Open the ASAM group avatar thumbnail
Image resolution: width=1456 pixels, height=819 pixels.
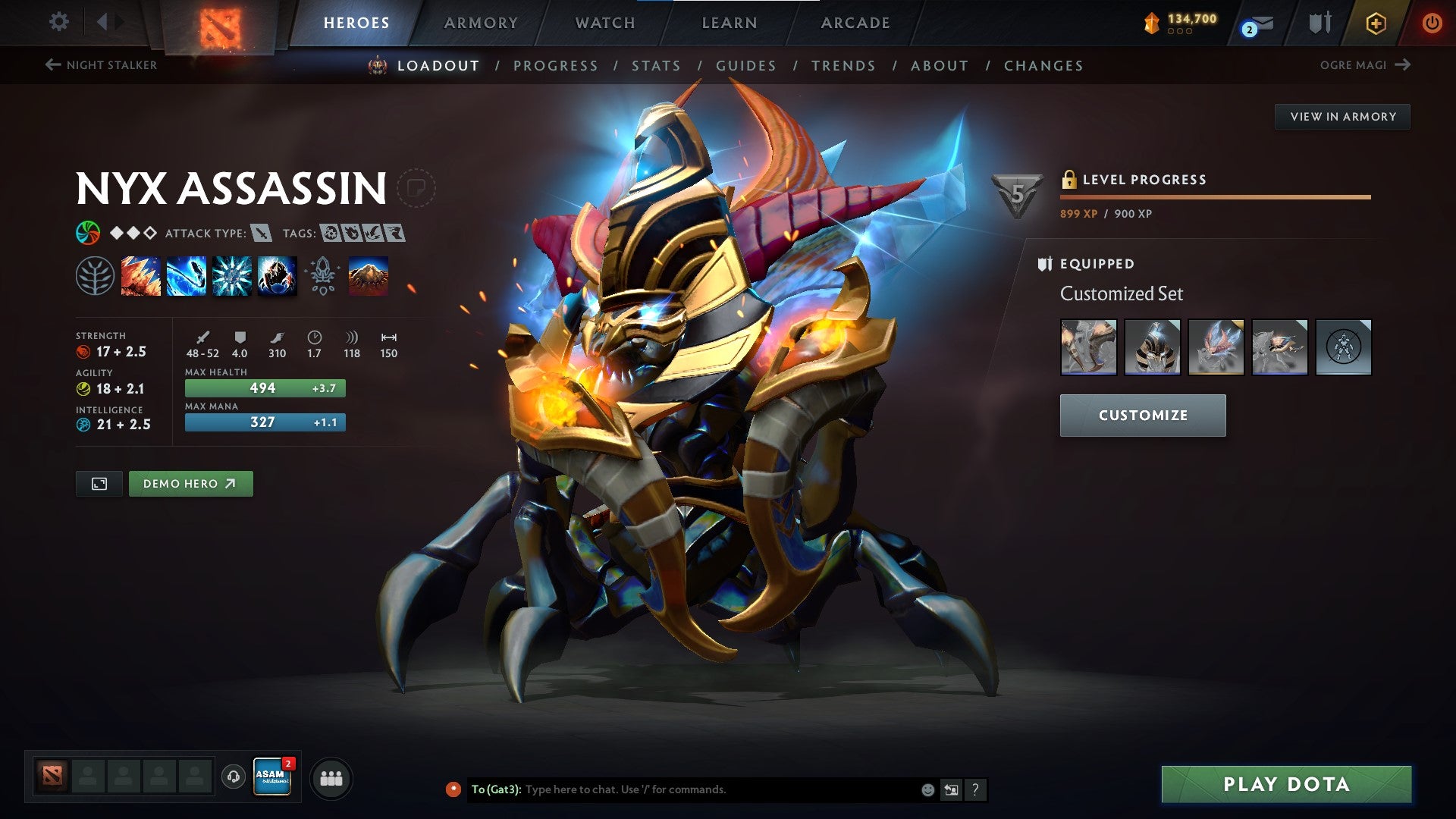273,777
